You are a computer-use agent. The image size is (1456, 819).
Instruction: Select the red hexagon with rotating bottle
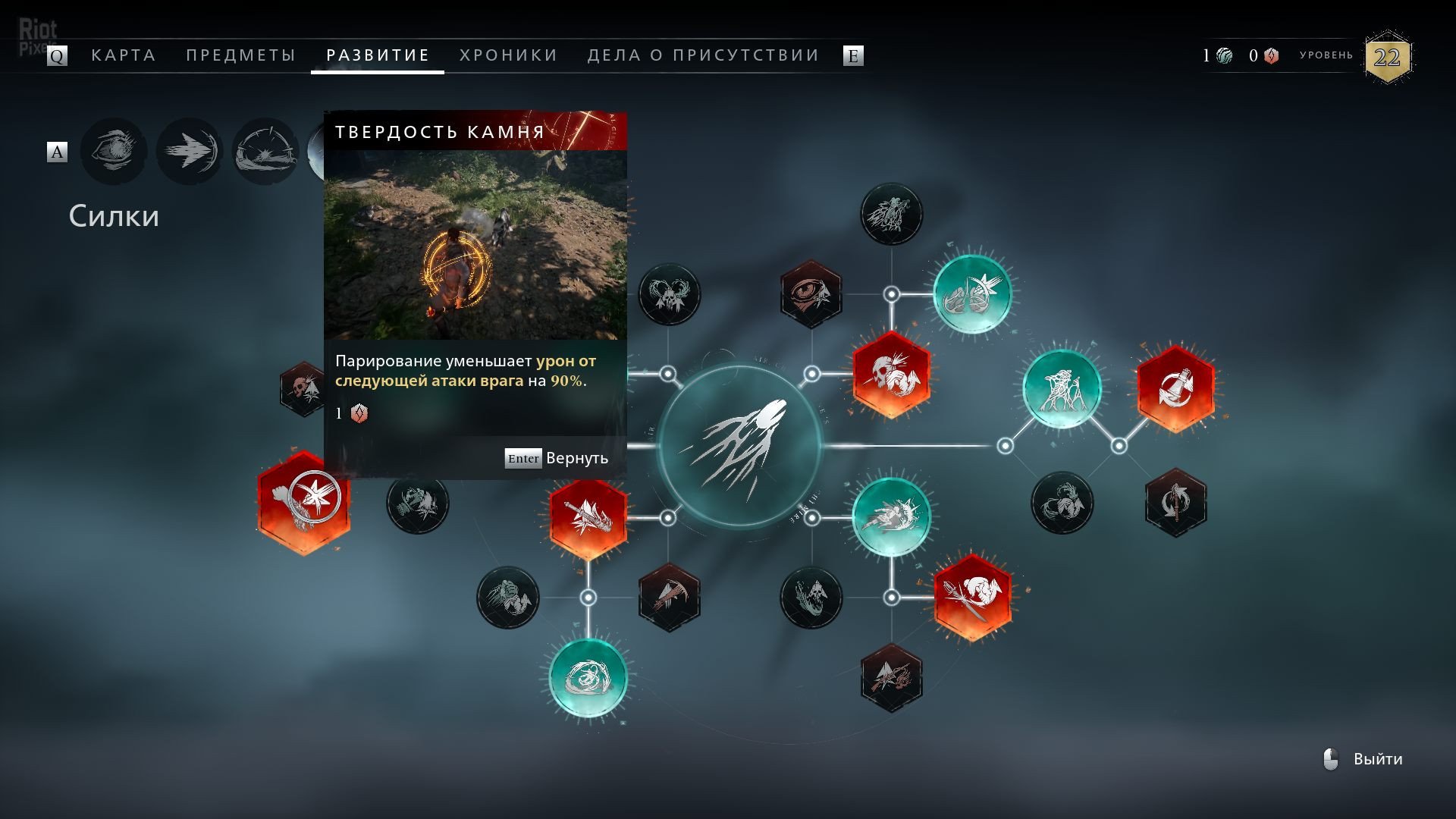coord(1175,388)
